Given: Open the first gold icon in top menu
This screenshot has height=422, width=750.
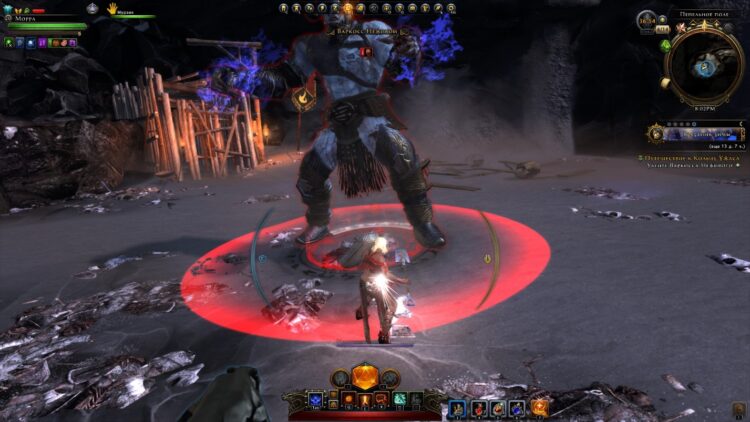Looking at the screenshot, I should (283, 7).
